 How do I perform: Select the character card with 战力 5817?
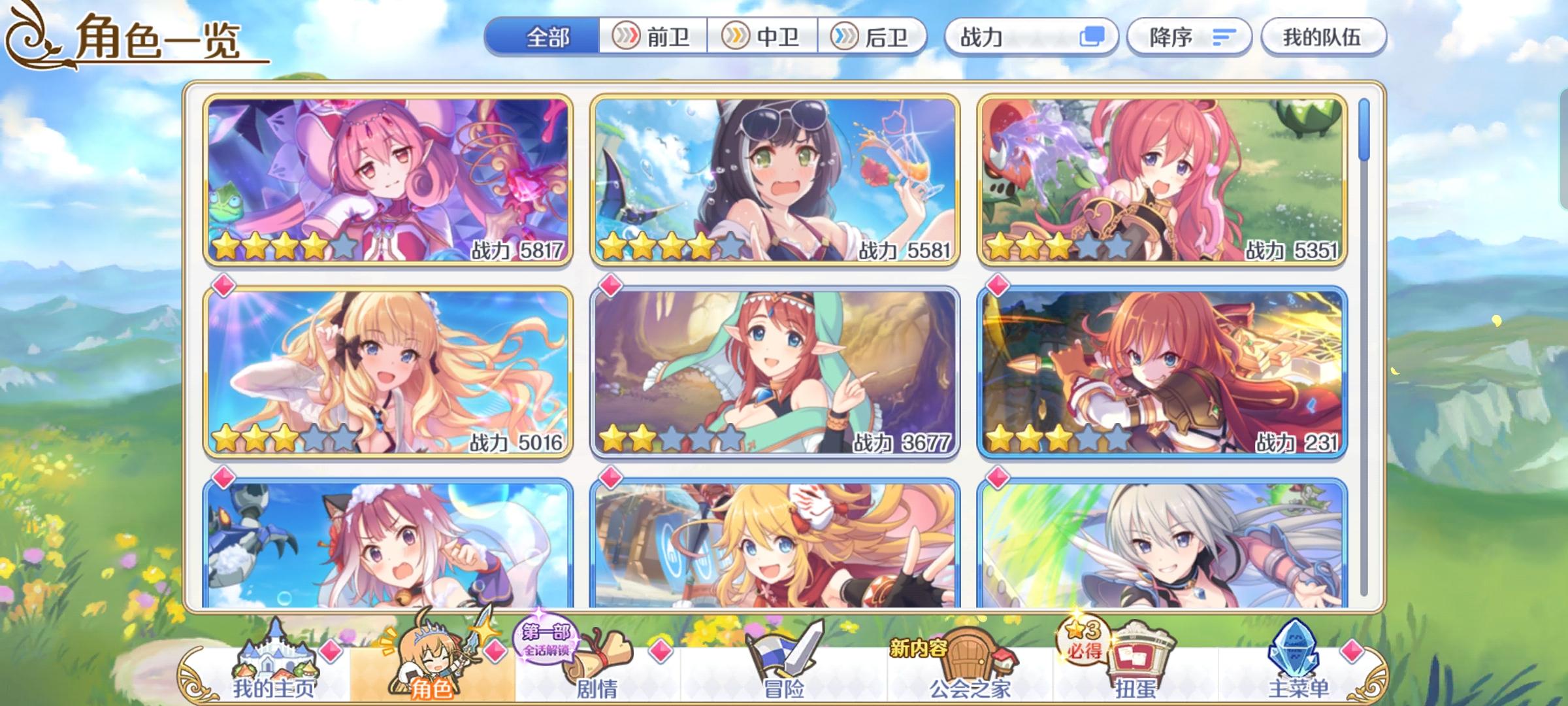388,180
